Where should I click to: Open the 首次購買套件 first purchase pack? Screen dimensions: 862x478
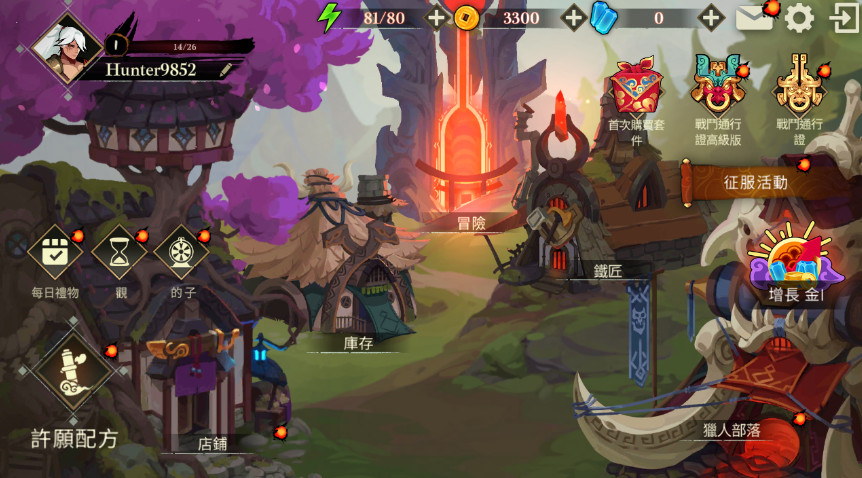pos(638,90)
